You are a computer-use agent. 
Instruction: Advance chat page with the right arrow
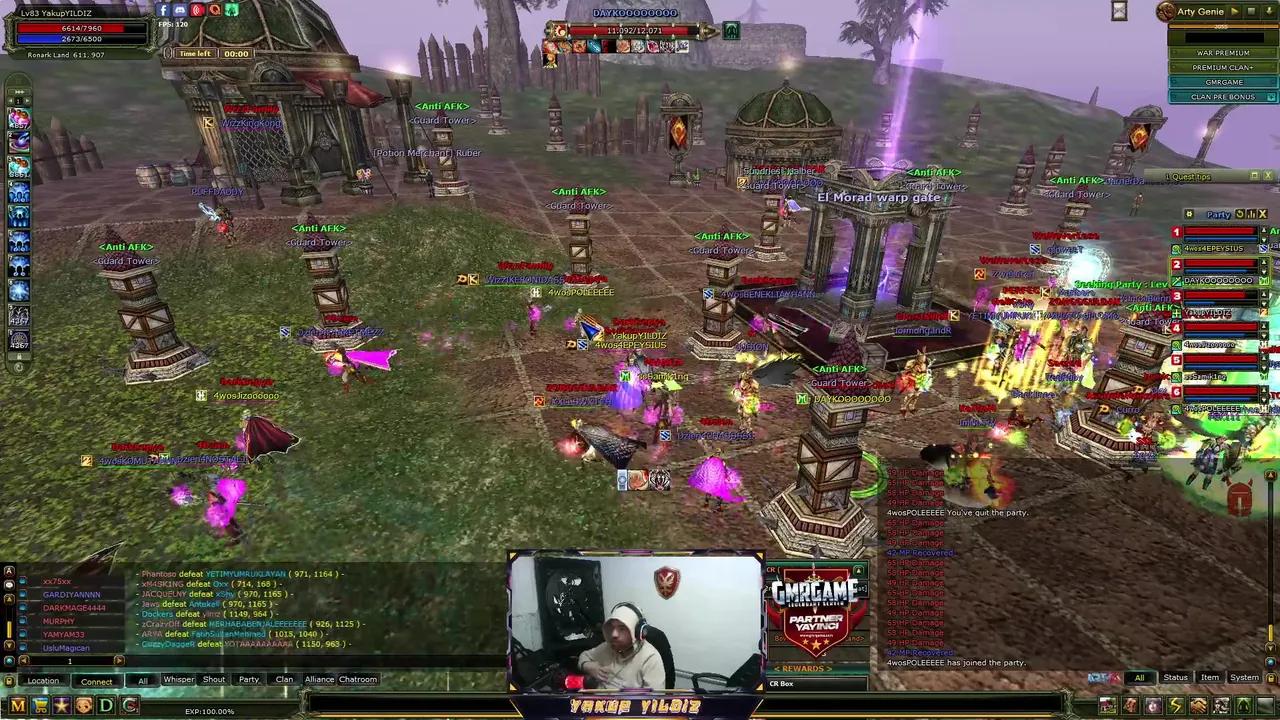118,660
